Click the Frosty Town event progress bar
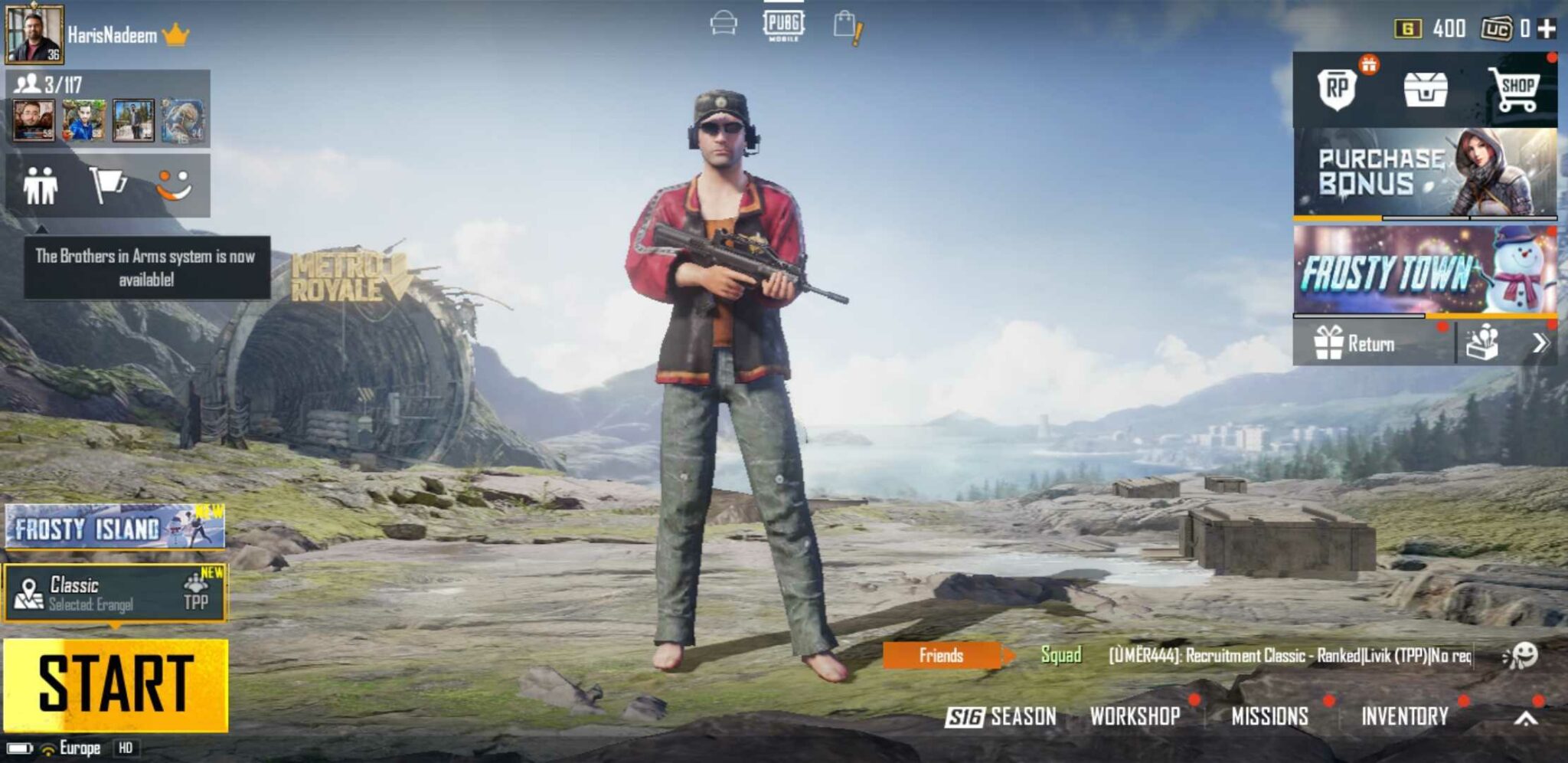The height and width of the screenshot is (763, 1568). [1424, 317]
